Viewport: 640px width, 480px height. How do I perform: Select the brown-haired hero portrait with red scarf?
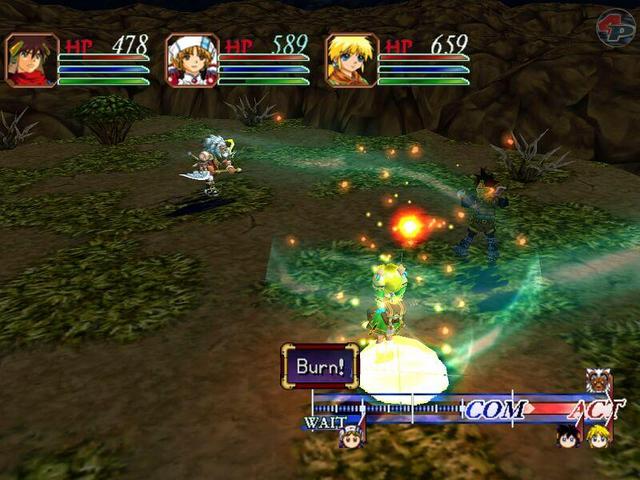32,61
